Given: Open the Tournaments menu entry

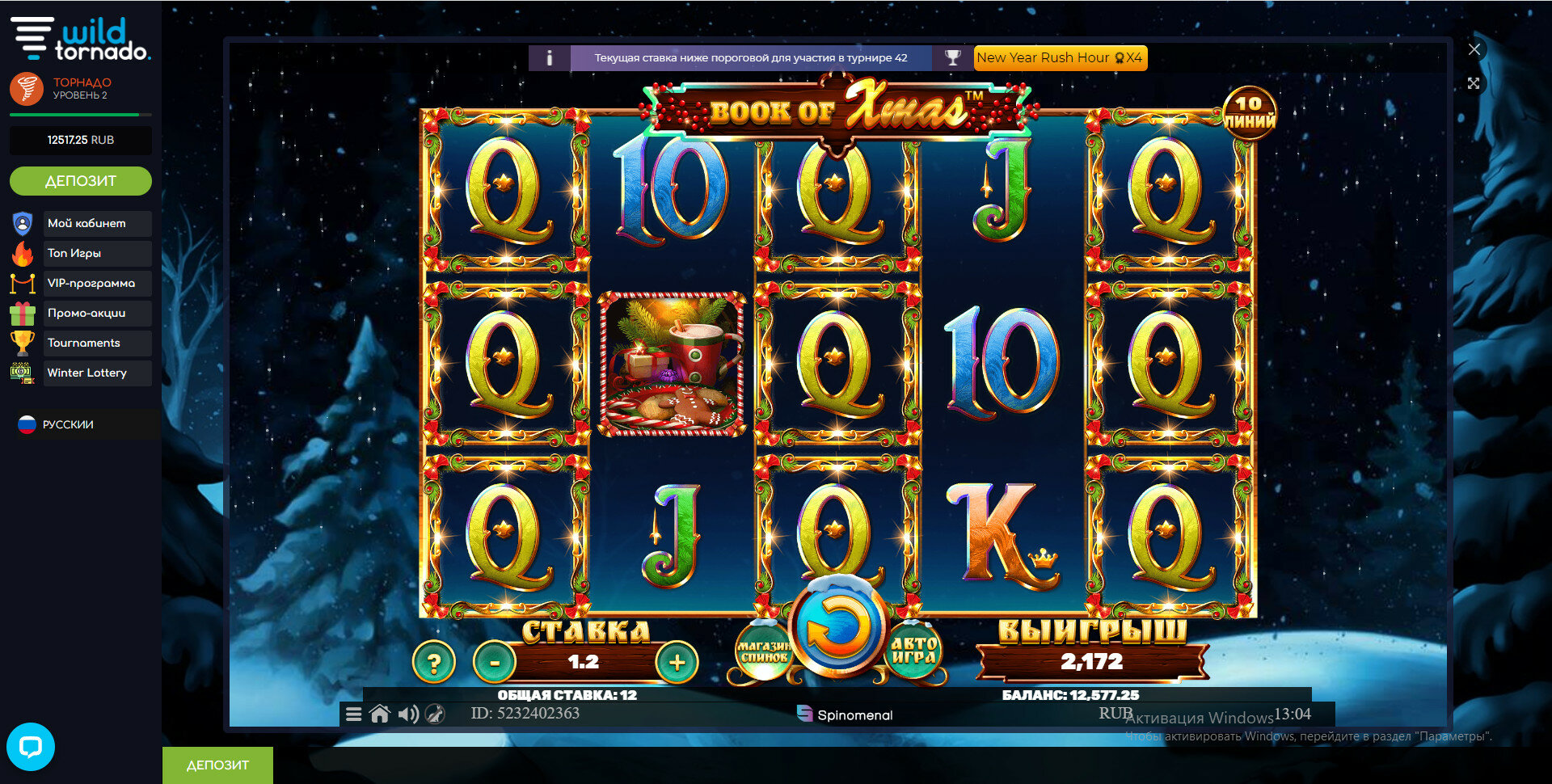Looking at the screenshot, I should (x=84, y=343).
